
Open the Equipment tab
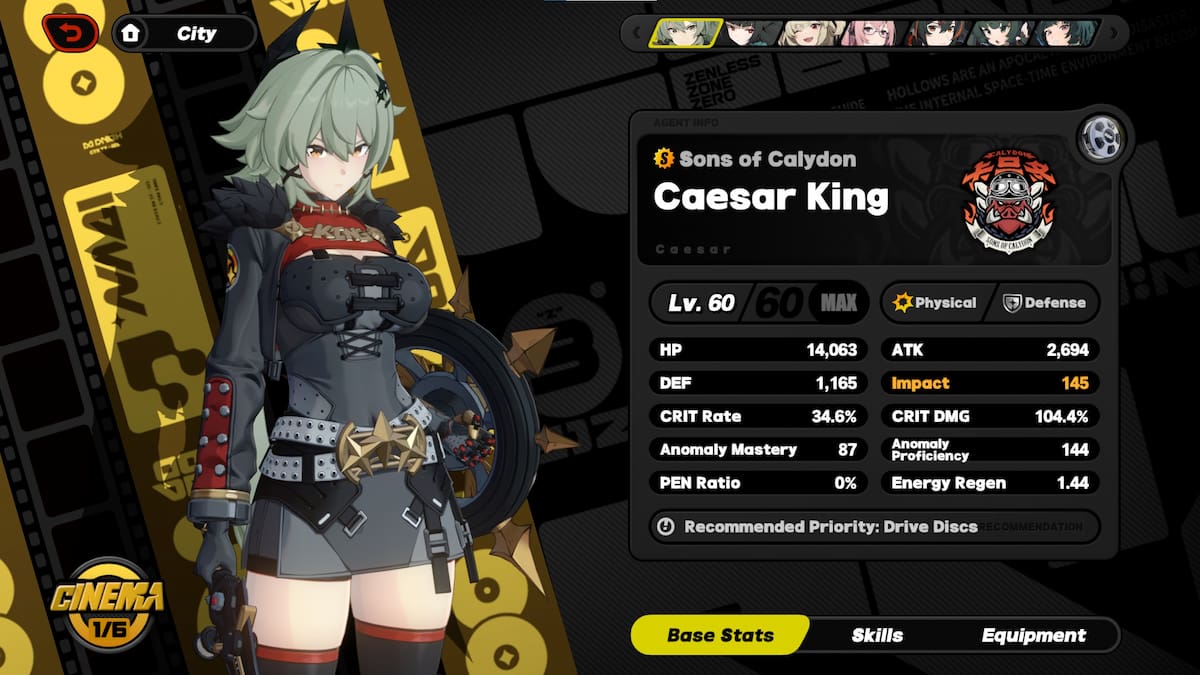1033,635
